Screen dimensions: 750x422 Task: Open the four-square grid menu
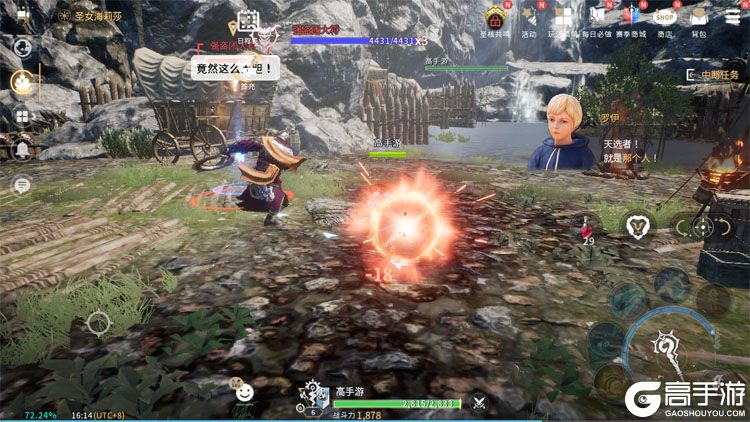21,117
